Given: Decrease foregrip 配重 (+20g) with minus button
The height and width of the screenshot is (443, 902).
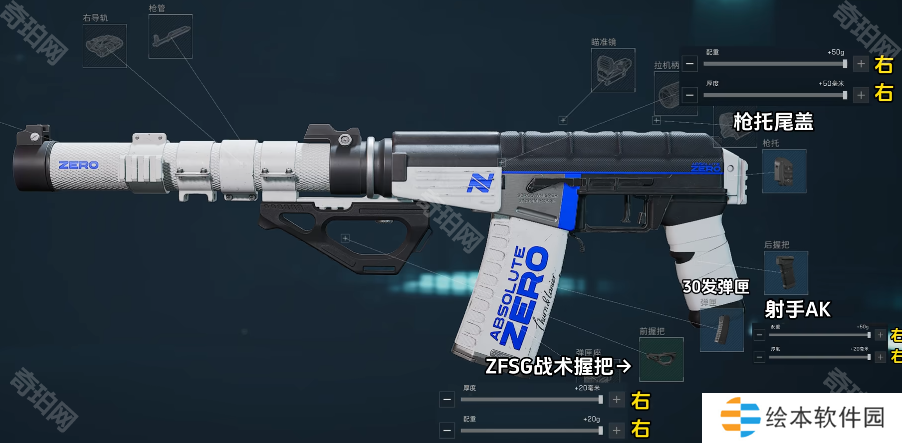Looking at the screenshot, I should click(446, 431).
